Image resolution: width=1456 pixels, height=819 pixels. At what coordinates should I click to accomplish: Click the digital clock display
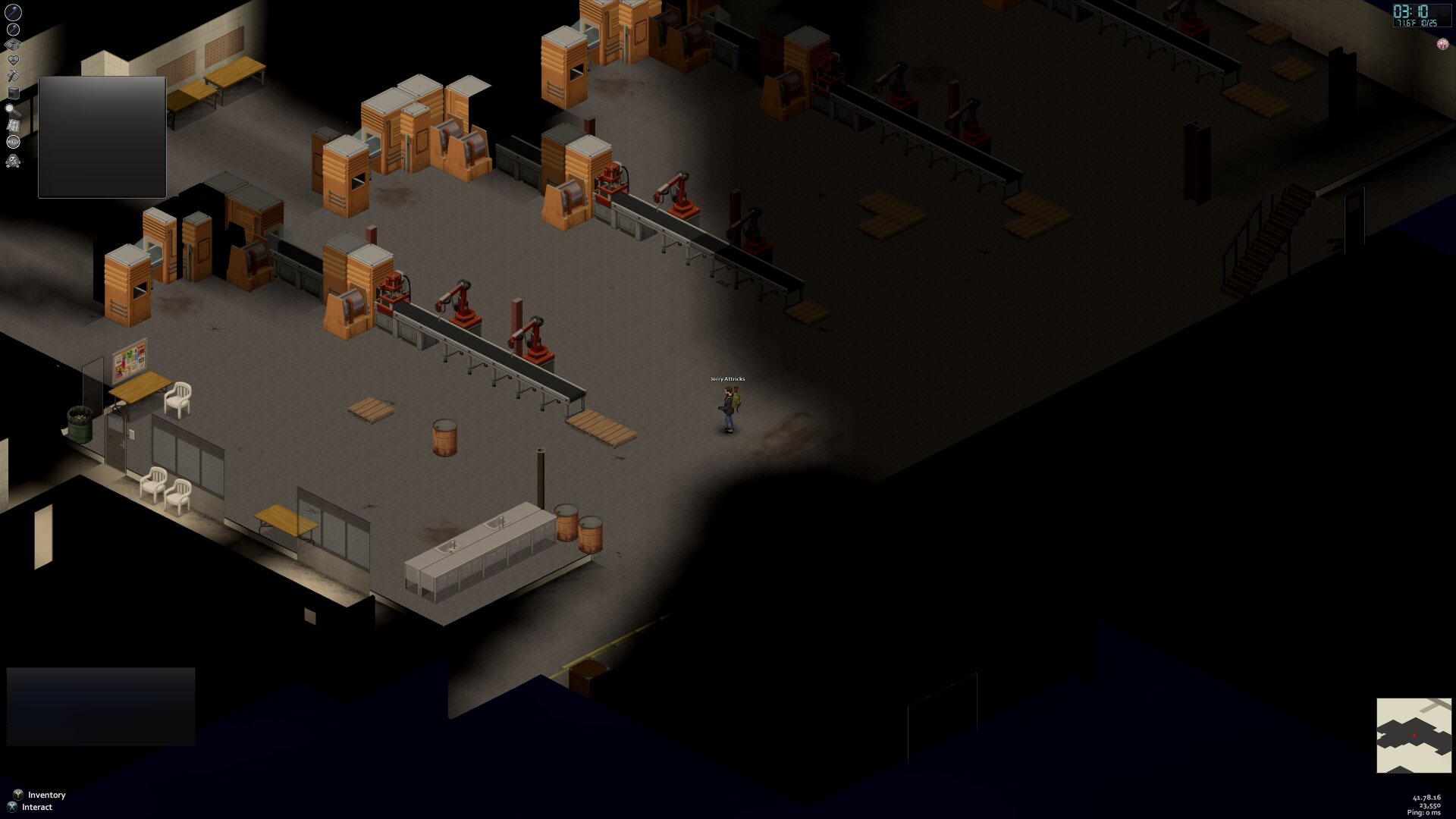pos(1420,14)
